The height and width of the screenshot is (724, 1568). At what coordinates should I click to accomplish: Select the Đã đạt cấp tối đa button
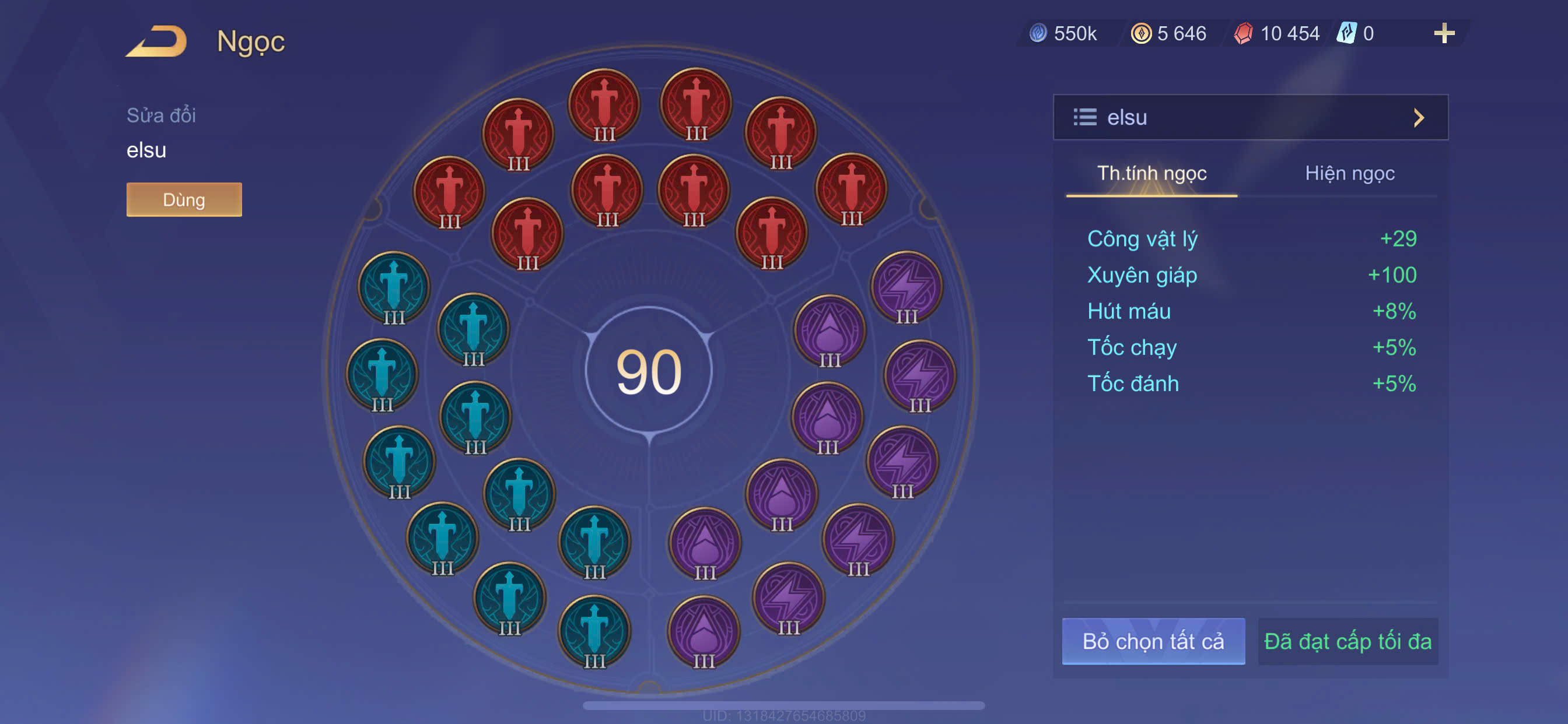pyautogui.click(x=1347, y=641)
